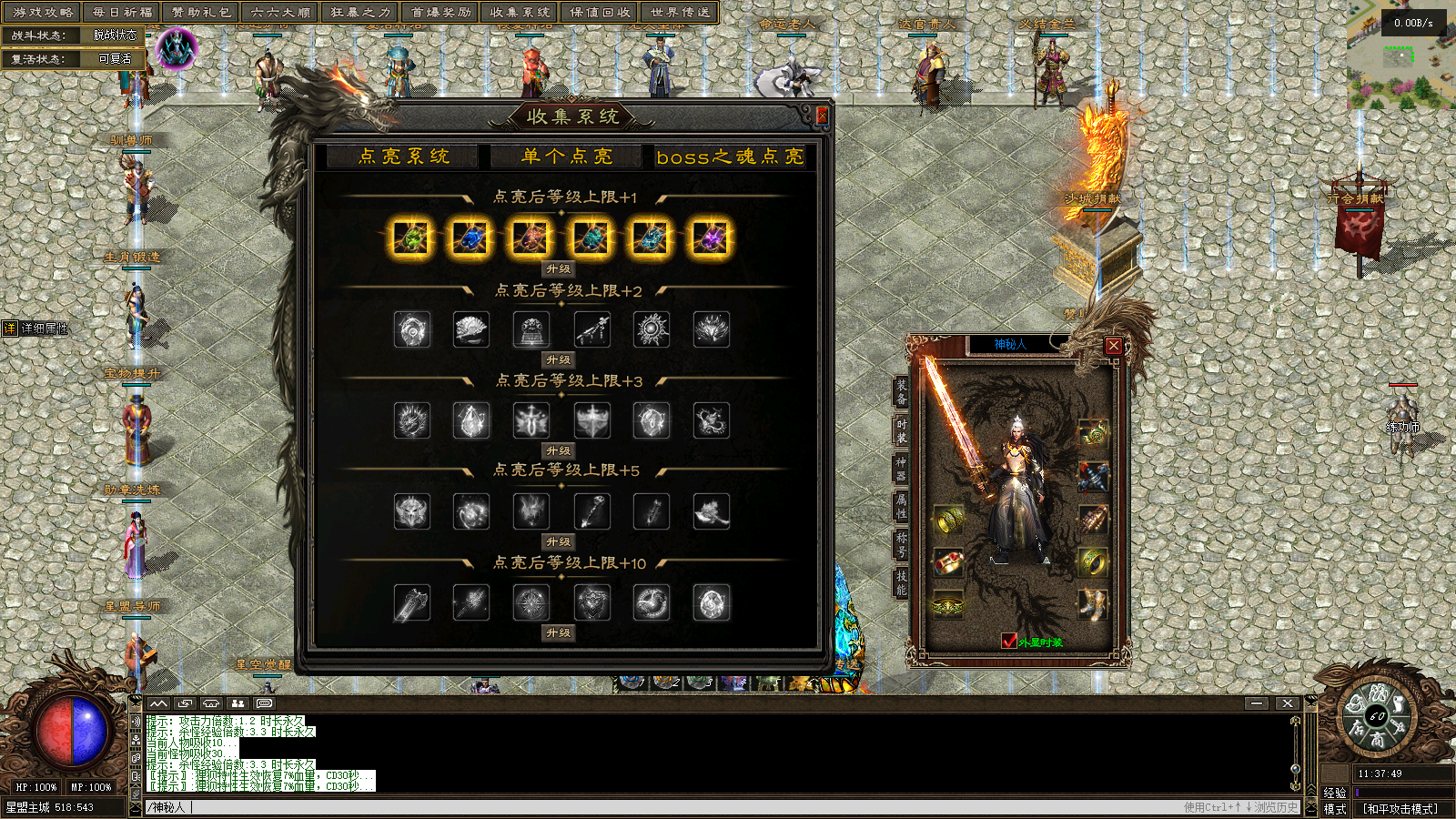Close the chat window
1456x819 pixels.
(1287, 703)
